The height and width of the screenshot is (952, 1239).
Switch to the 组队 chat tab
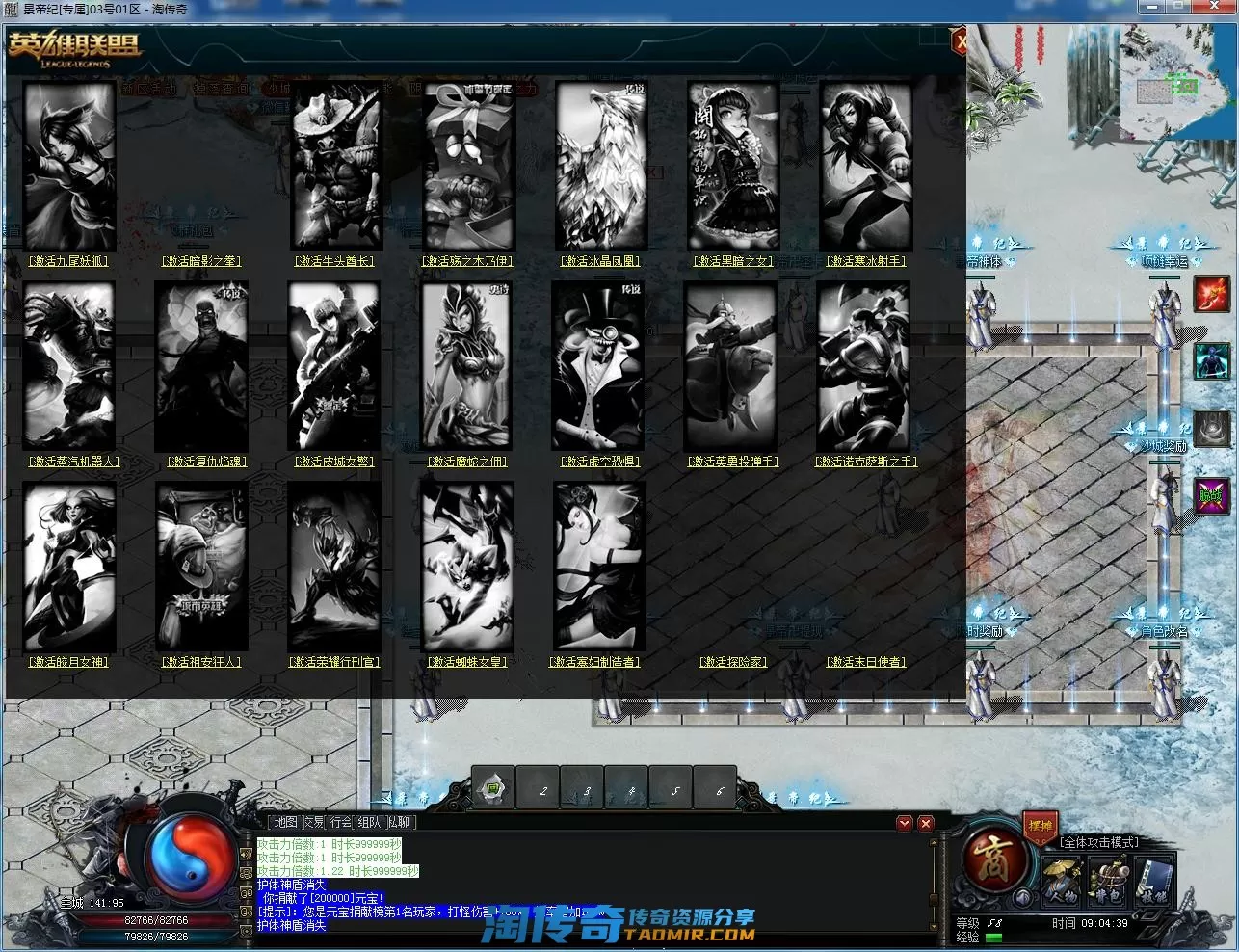coord(369,823)
